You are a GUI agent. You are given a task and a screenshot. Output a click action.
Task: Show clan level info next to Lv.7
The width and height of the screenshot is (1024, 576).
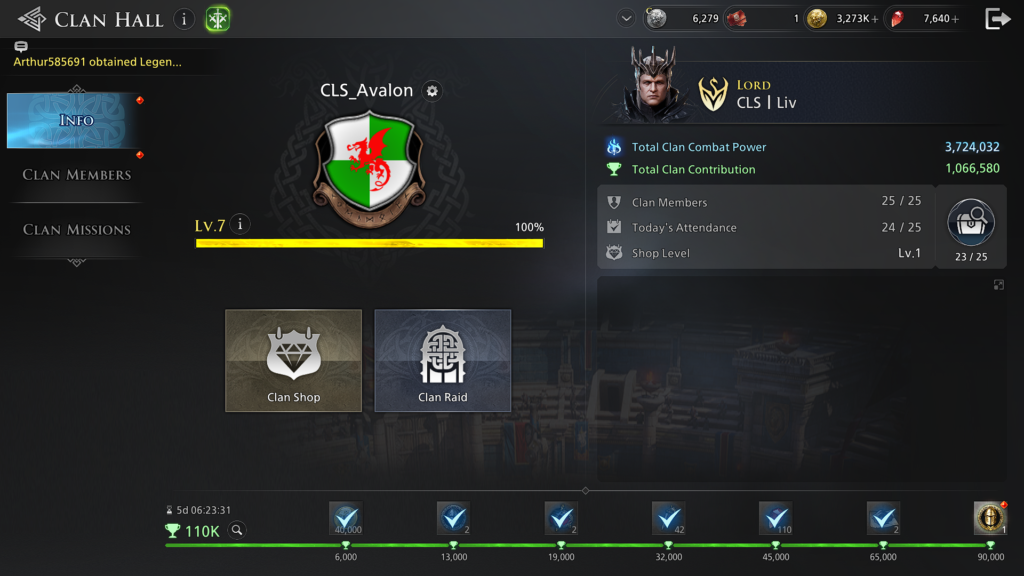[x=239, y=224]
